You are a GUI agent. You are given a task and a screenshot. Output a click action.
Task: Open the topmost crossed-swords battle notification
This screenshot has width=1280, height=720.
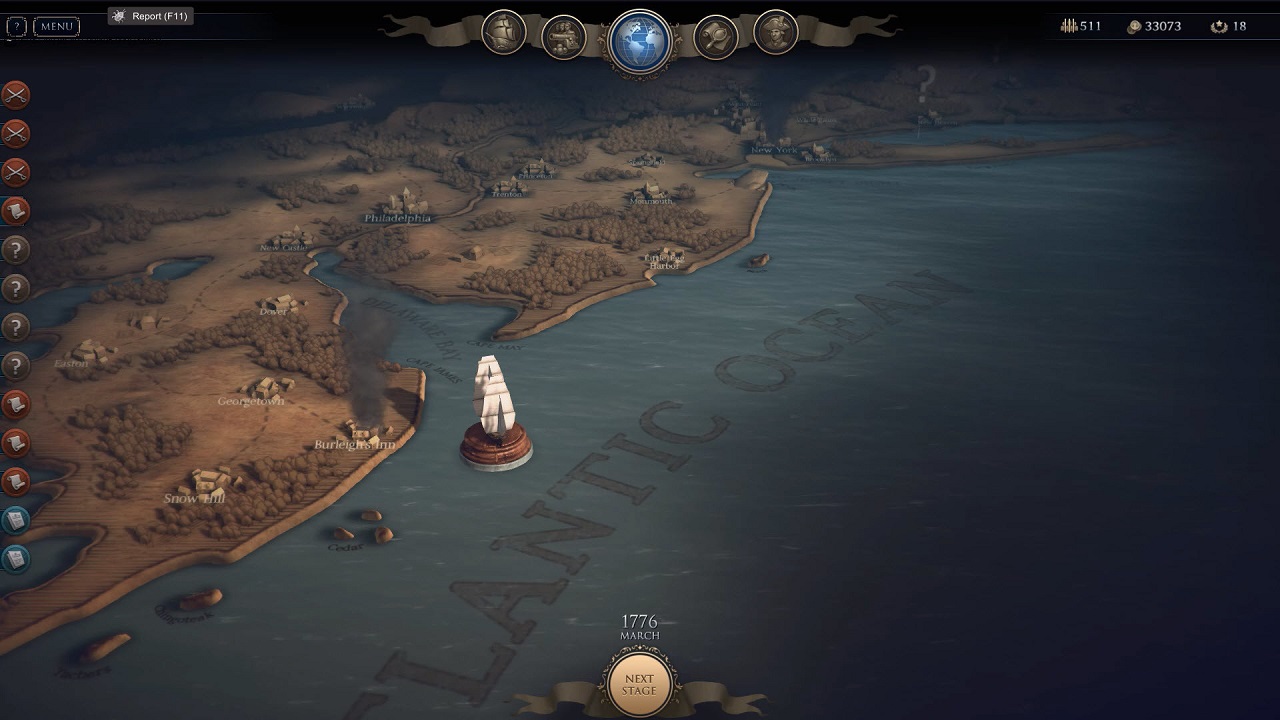13,95
